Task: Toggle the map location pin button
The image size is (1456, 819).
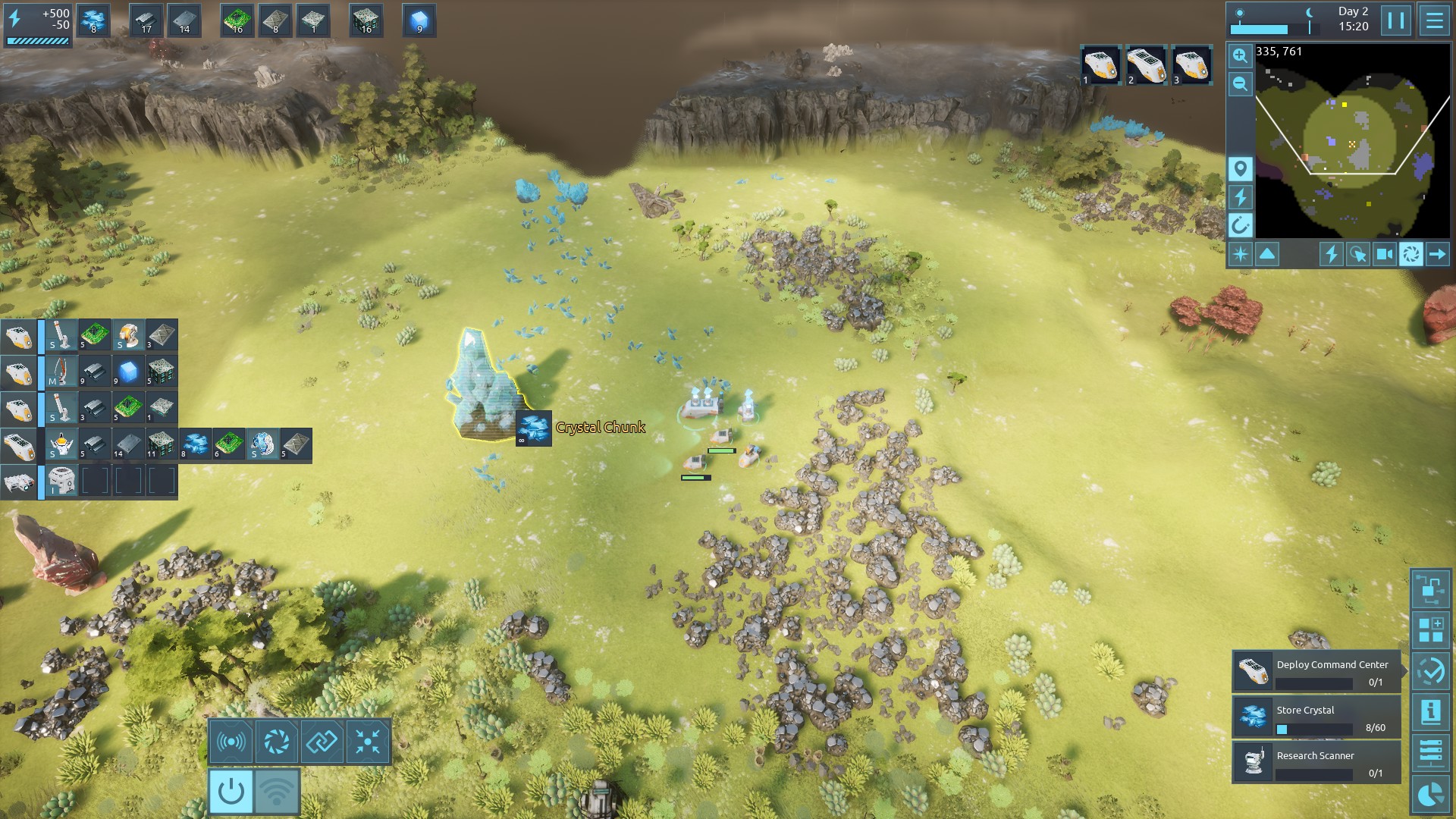Action: click(1240, 168)
